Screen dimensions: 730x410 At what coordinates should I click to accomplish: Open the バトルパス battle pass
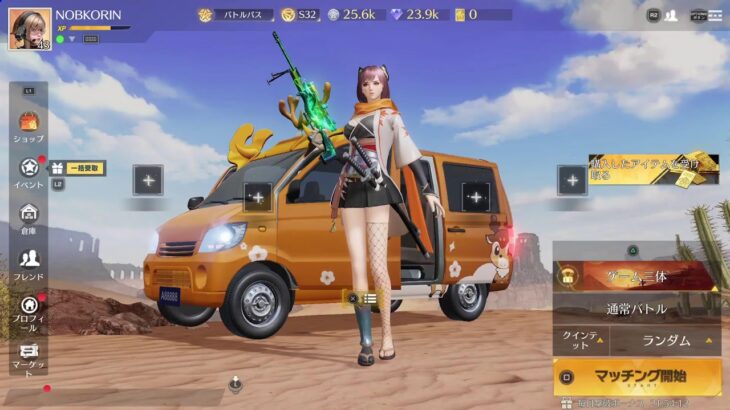click(x=235, y=15)
